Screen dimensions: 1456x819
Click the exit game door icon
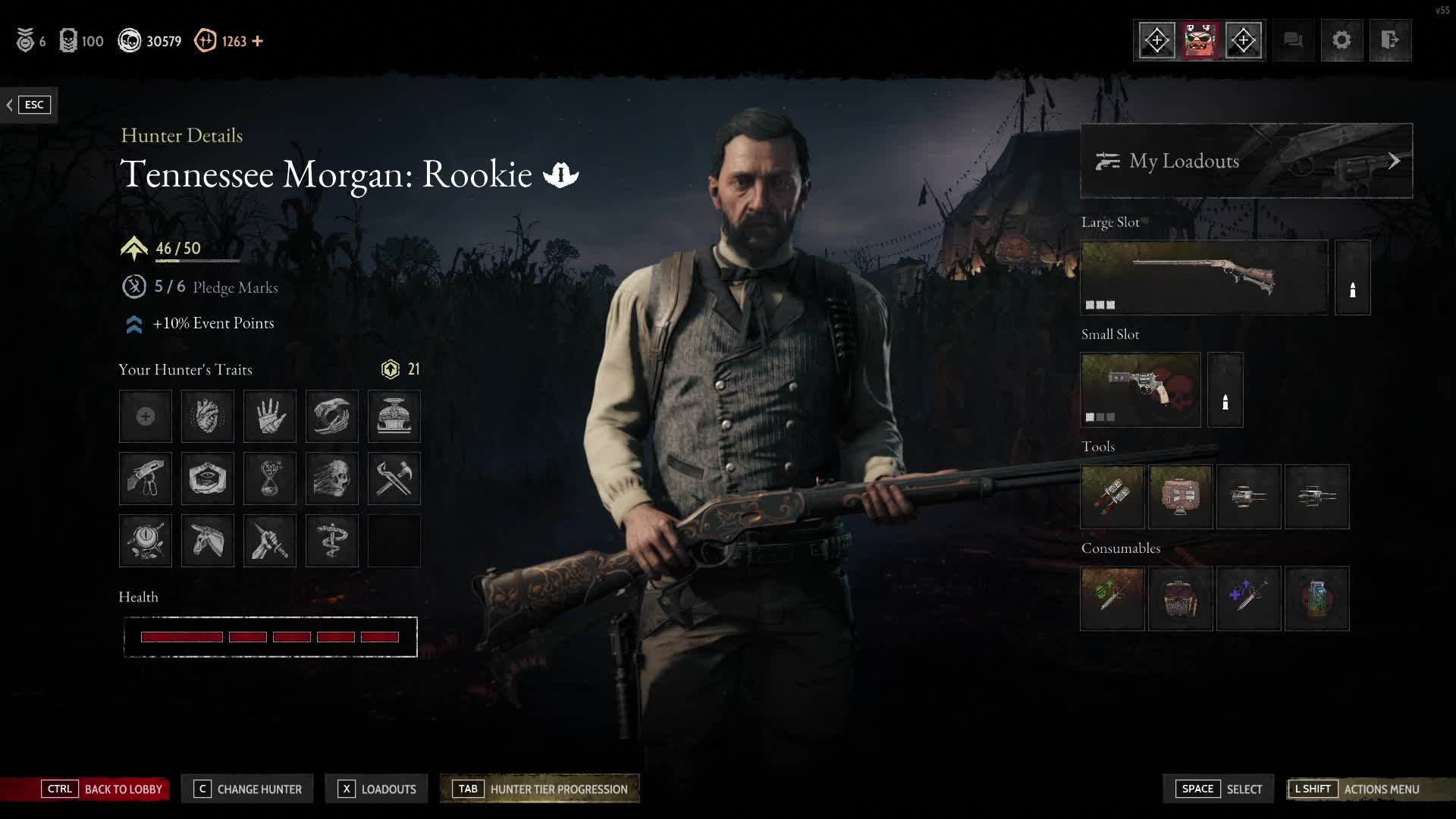click(1390, 40)
